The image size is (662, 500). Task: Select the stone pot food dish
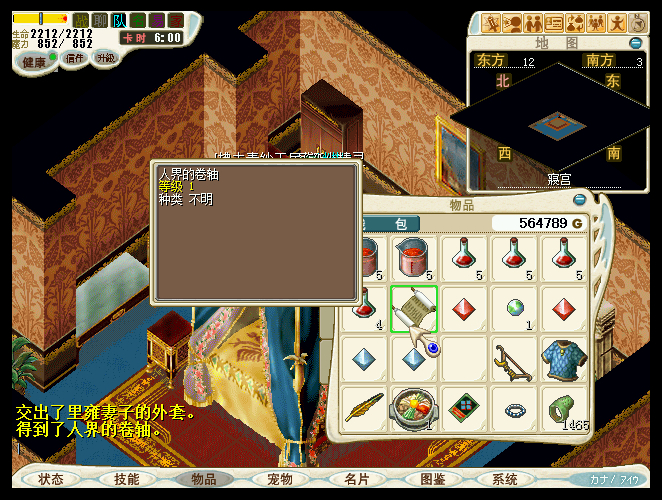pyautogui.click(x=414, y=408)
